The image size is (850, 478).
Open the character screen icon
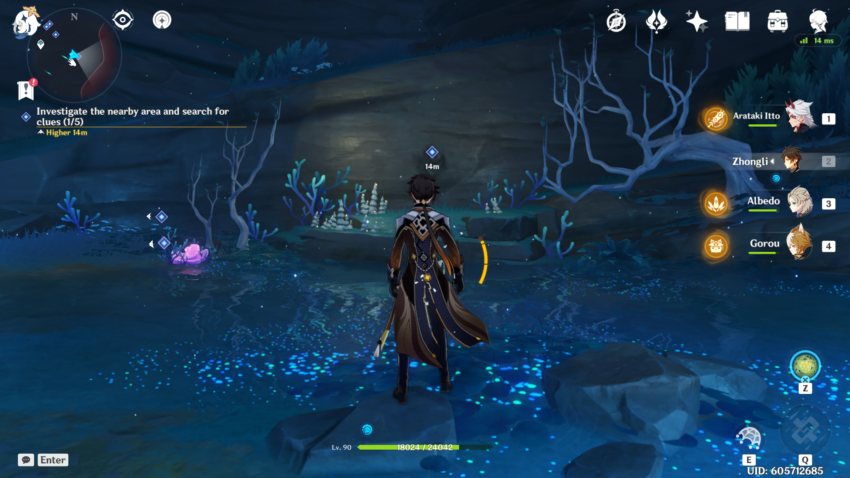tap(818, 21)
